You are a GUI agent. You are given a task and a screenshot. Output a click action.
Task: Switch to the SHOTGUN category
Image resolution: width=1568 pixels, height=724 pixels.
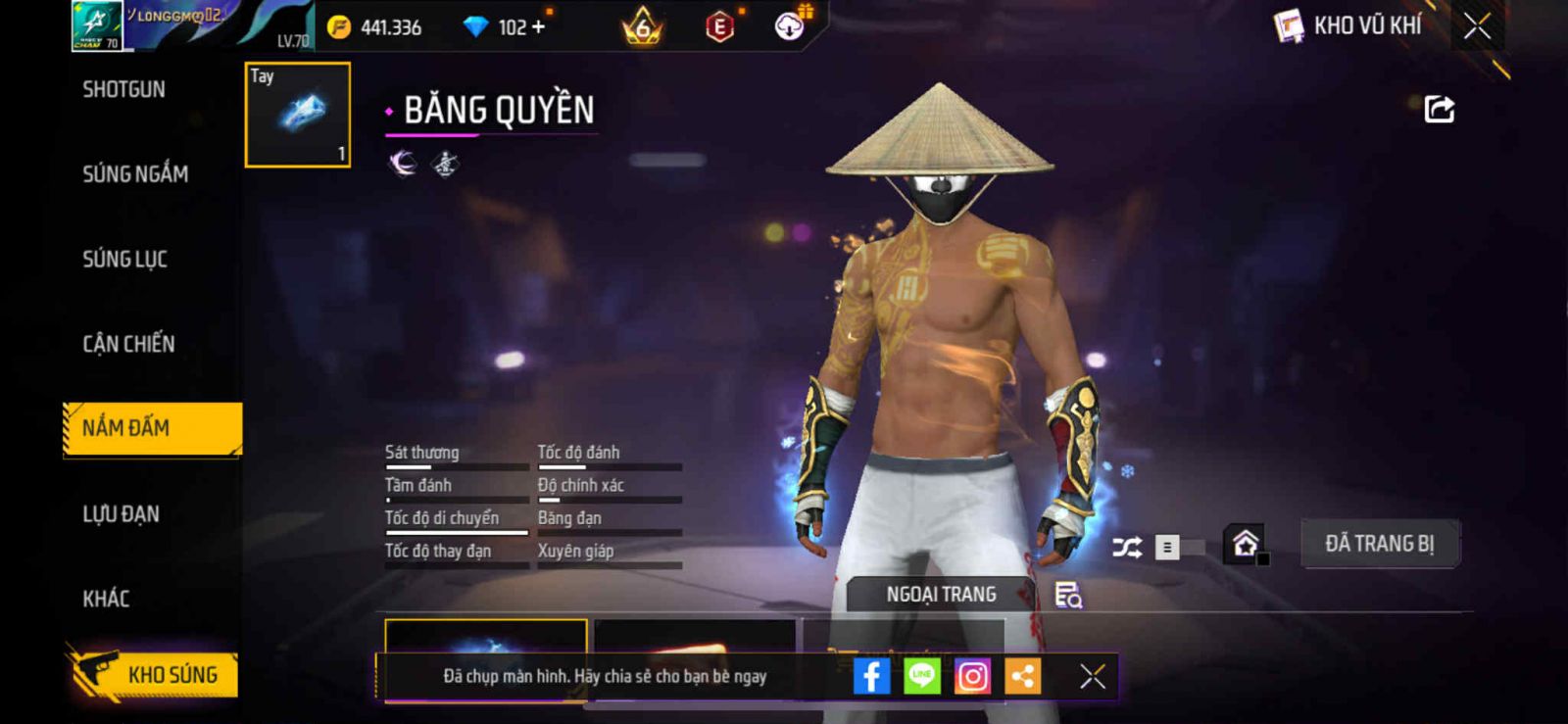[124, 90]
